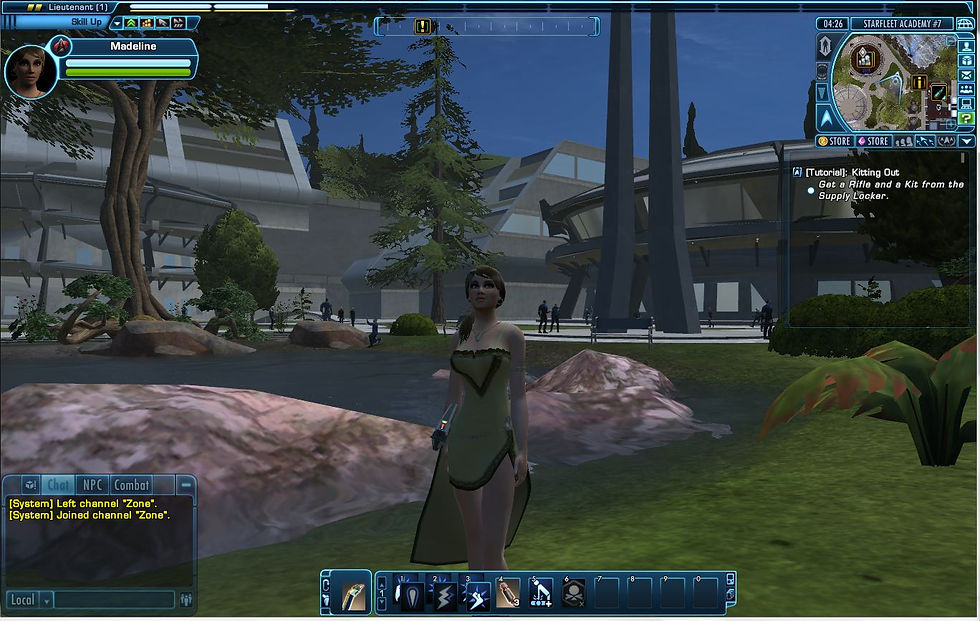
Task: Use the hypospray item in slot 4
Action: tap(508, 594)
